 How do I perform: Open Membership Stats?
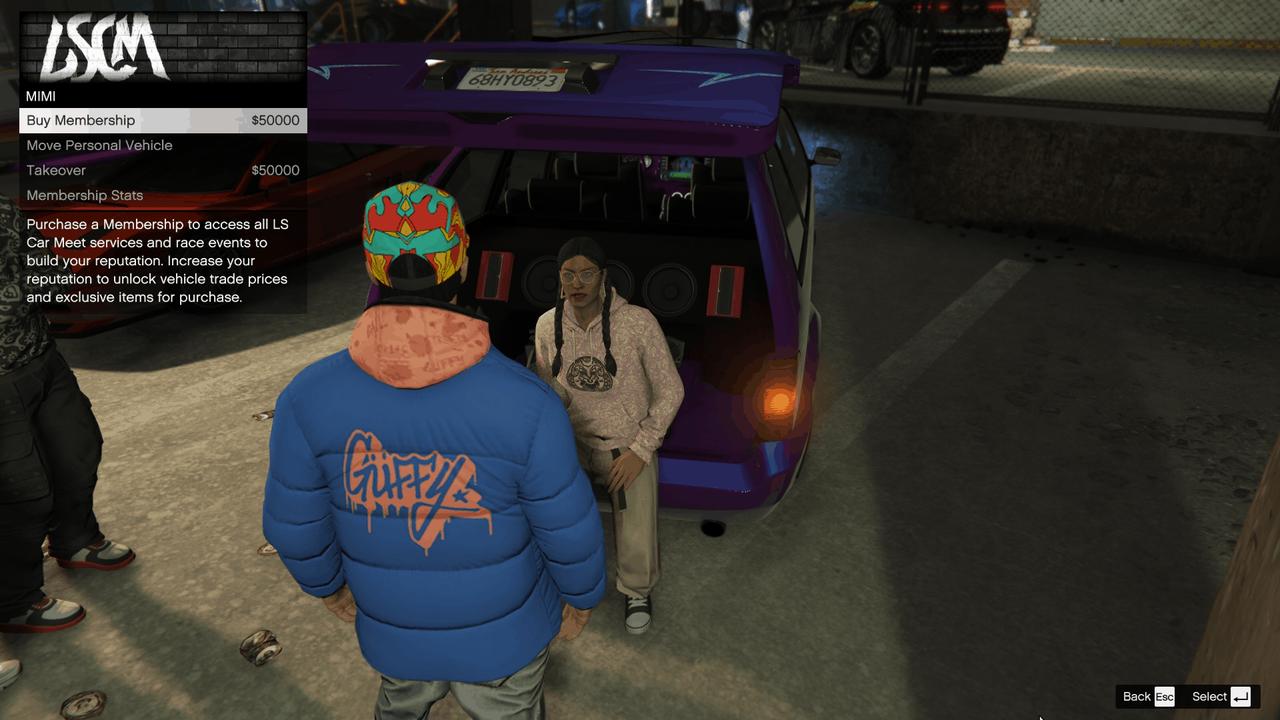(x=84, y=194)
